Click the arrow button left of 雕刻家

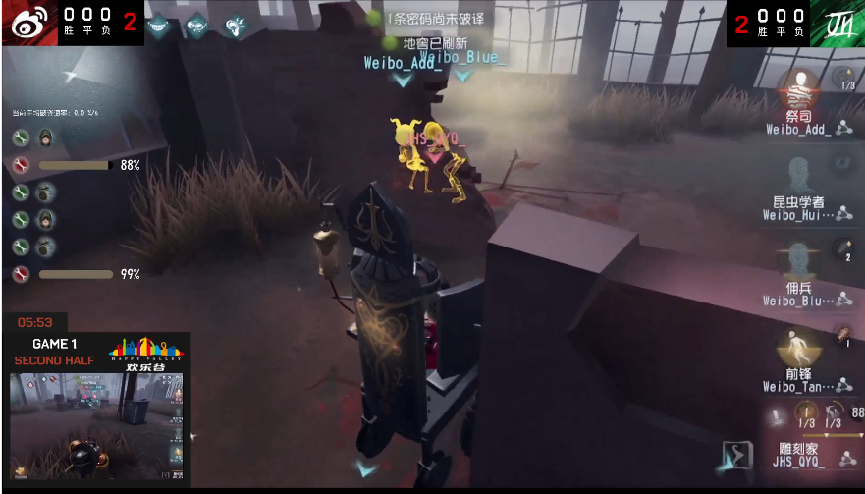pyautogui.click(x=737, y=455)
